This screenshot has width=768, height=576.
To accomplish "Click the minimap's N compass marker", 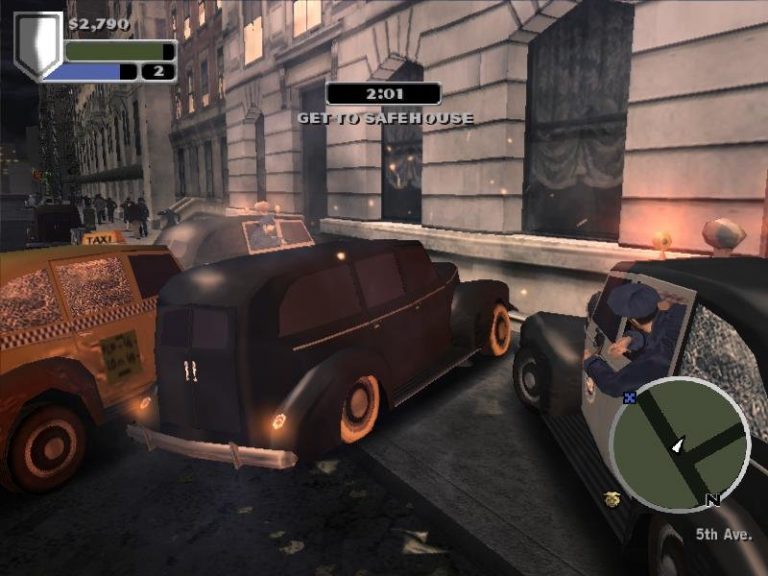I will (713, 500).
